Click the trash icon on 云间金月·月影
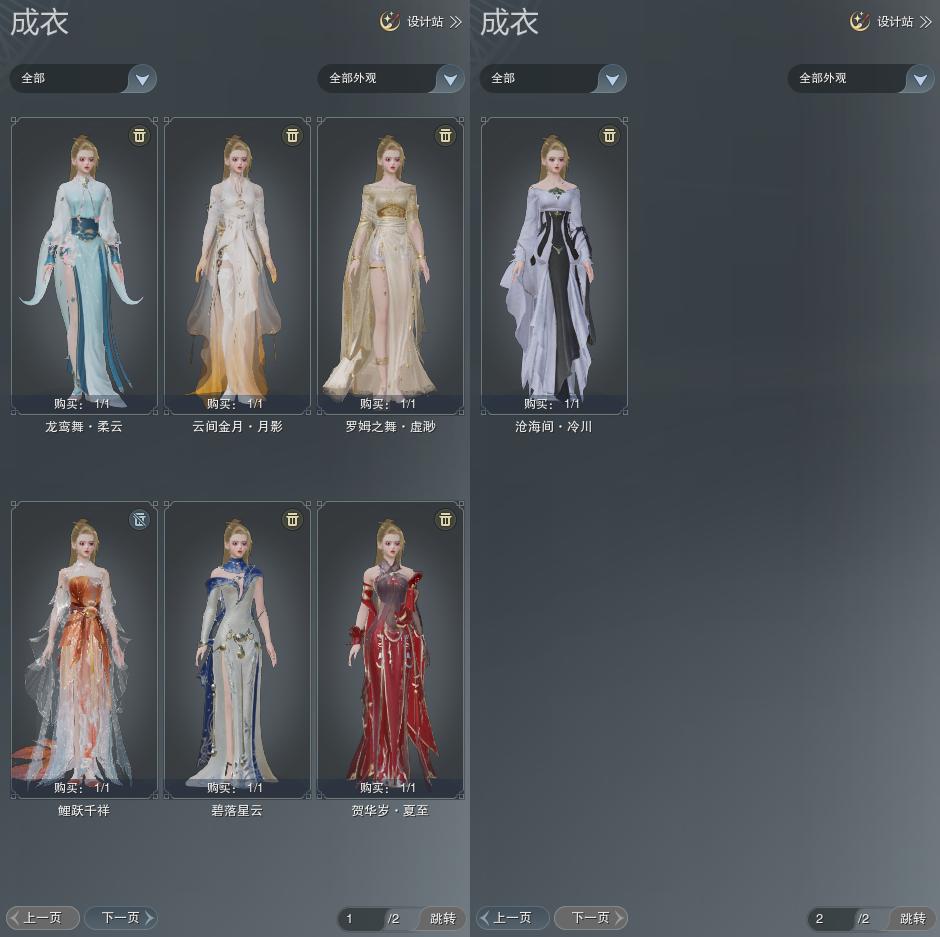Viewport: 940px width, 937px height. pyautogui.click(x=292, y=135)
